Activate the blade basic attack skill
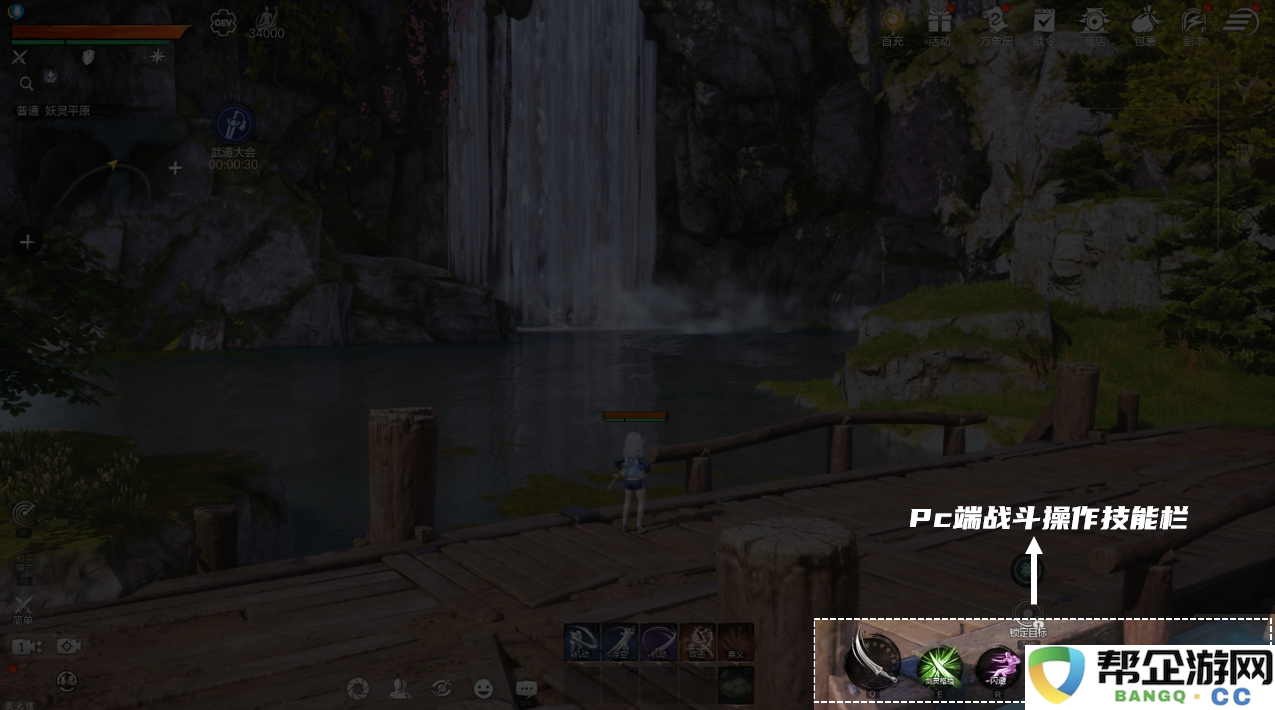Viewport: 1275px width, 710px height. (x=871, y=660)
